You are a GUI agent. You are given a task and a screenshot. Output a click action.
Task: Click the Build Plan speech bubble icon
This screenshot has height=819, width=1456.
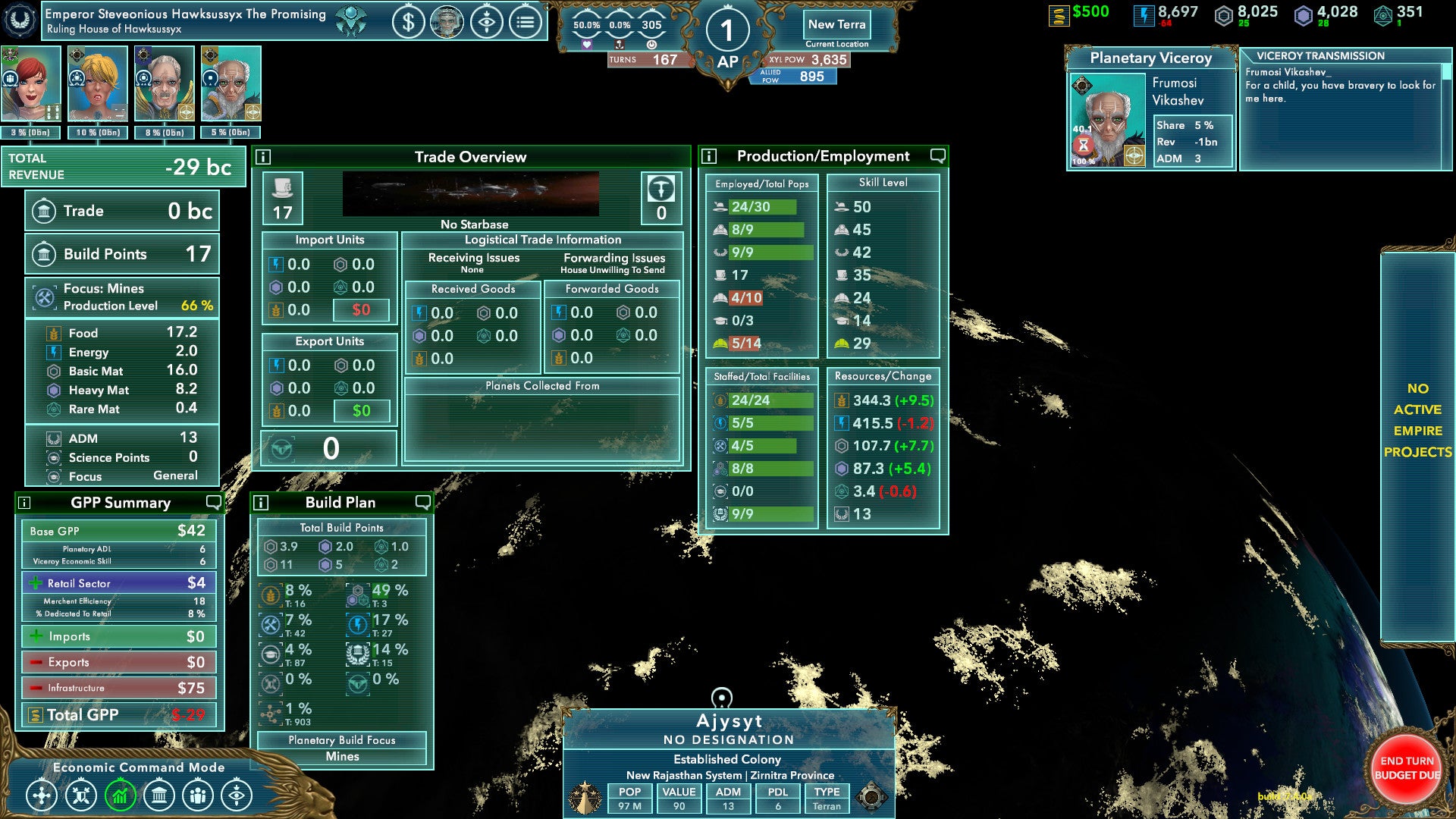tap(423, 502)
